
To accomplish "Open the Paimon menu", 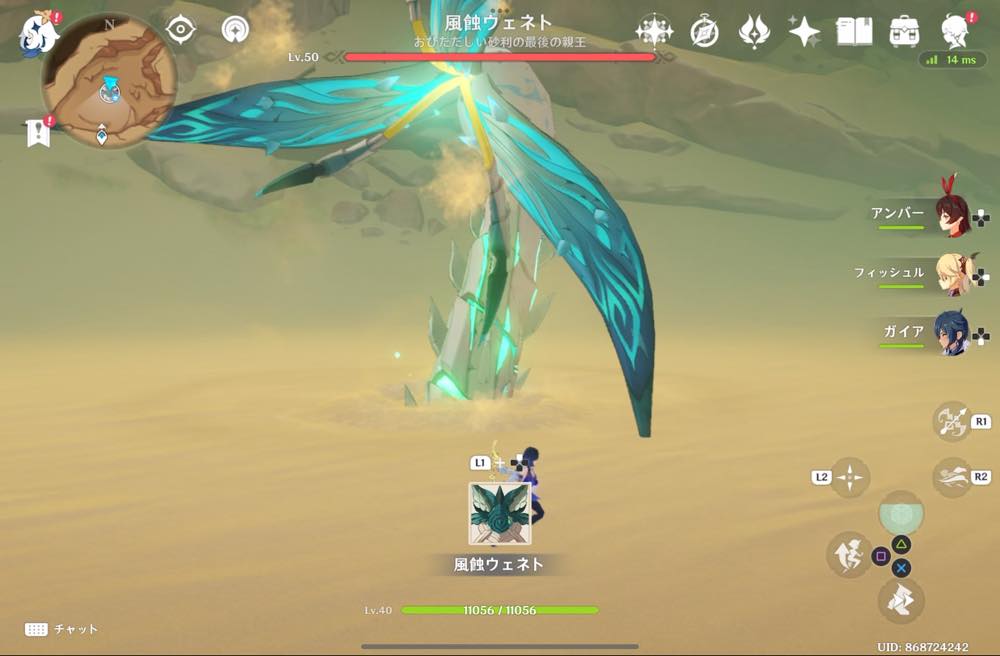I will pos(40,32).
